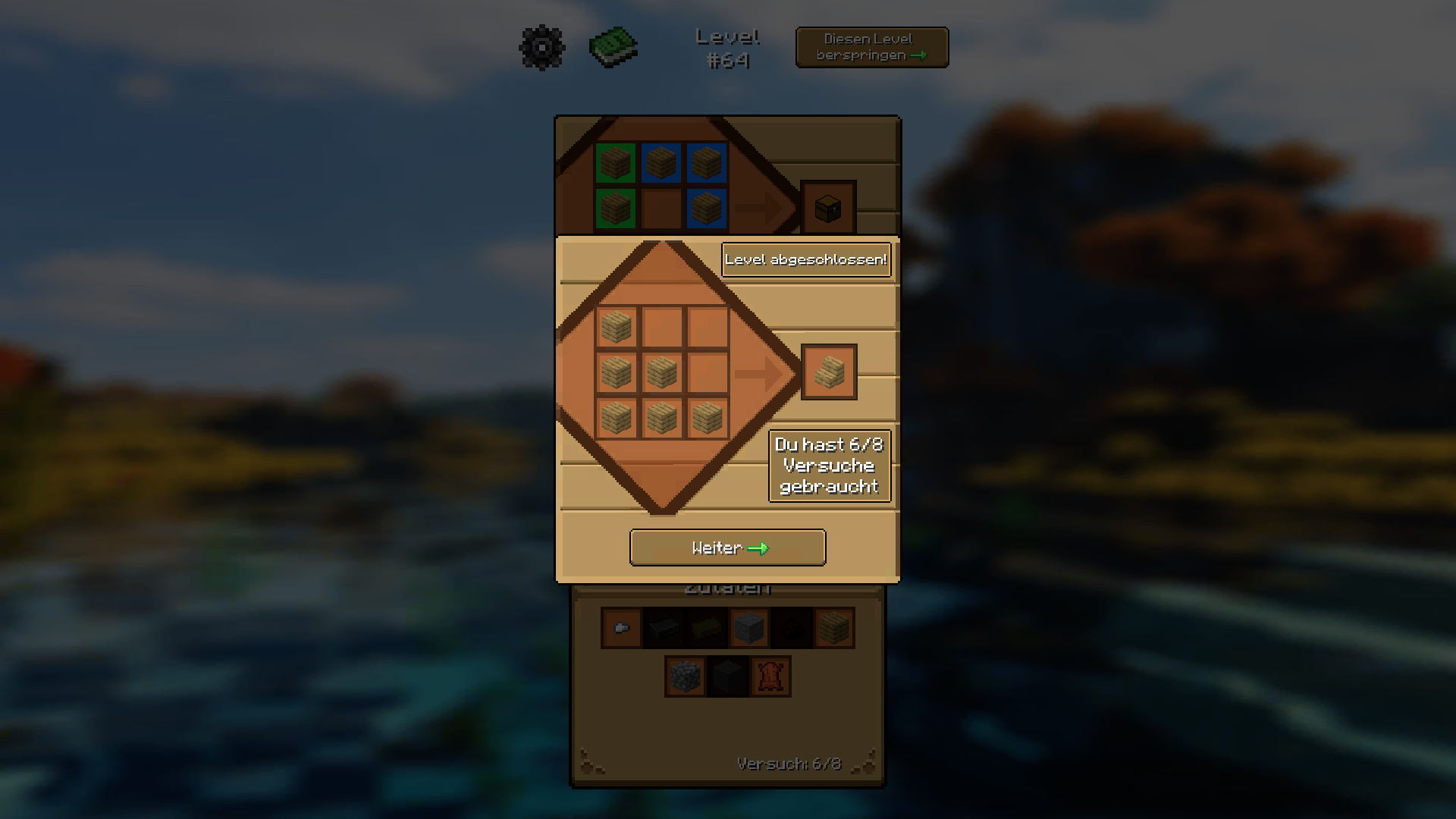This screenshot has height=819, width=1456.
Task: Select the oak planks ingredient
Action: coord(833,627)
